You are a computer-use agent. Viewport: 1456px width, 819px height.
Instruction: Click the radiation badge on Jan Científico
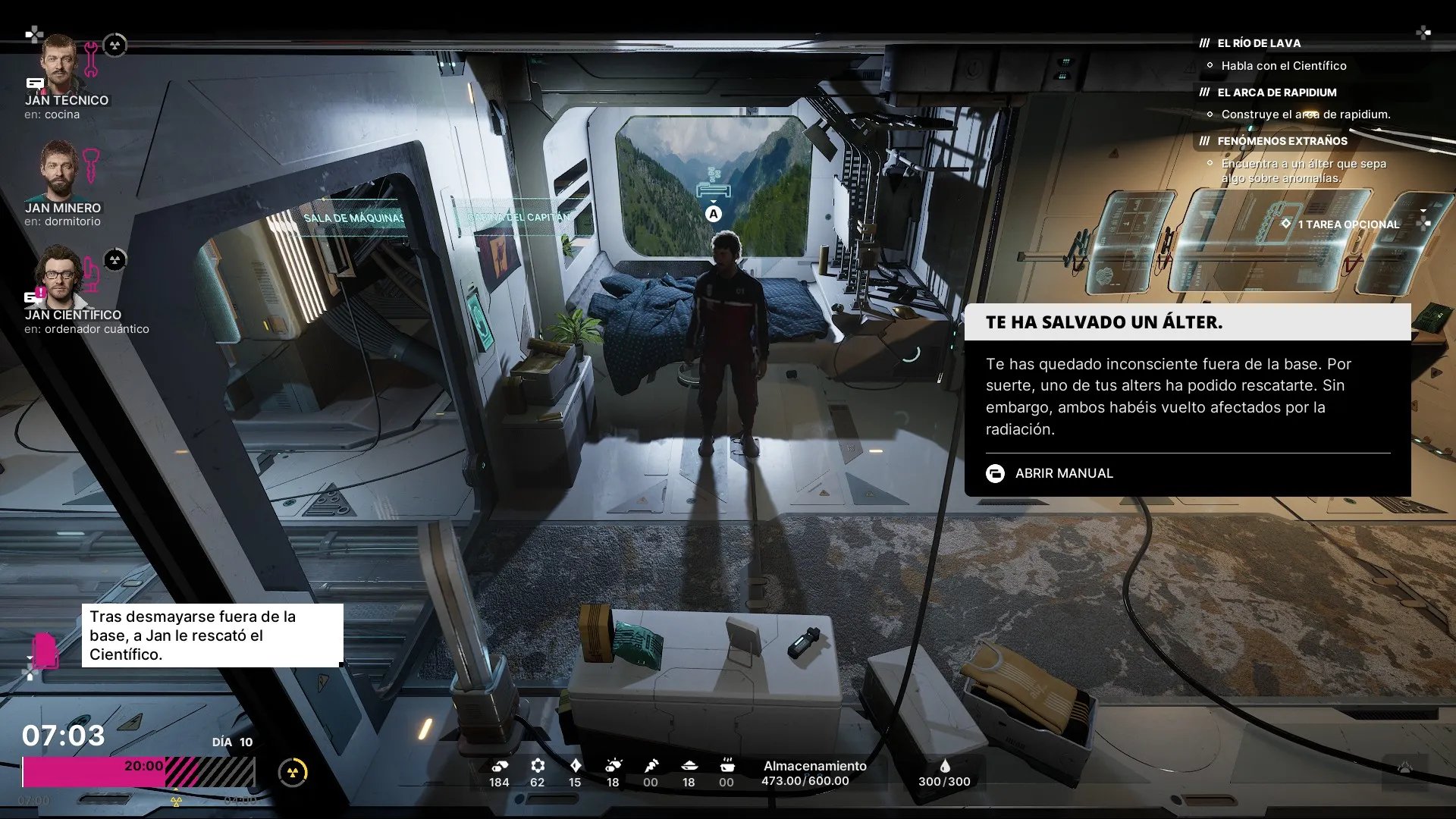coord(115,260)
